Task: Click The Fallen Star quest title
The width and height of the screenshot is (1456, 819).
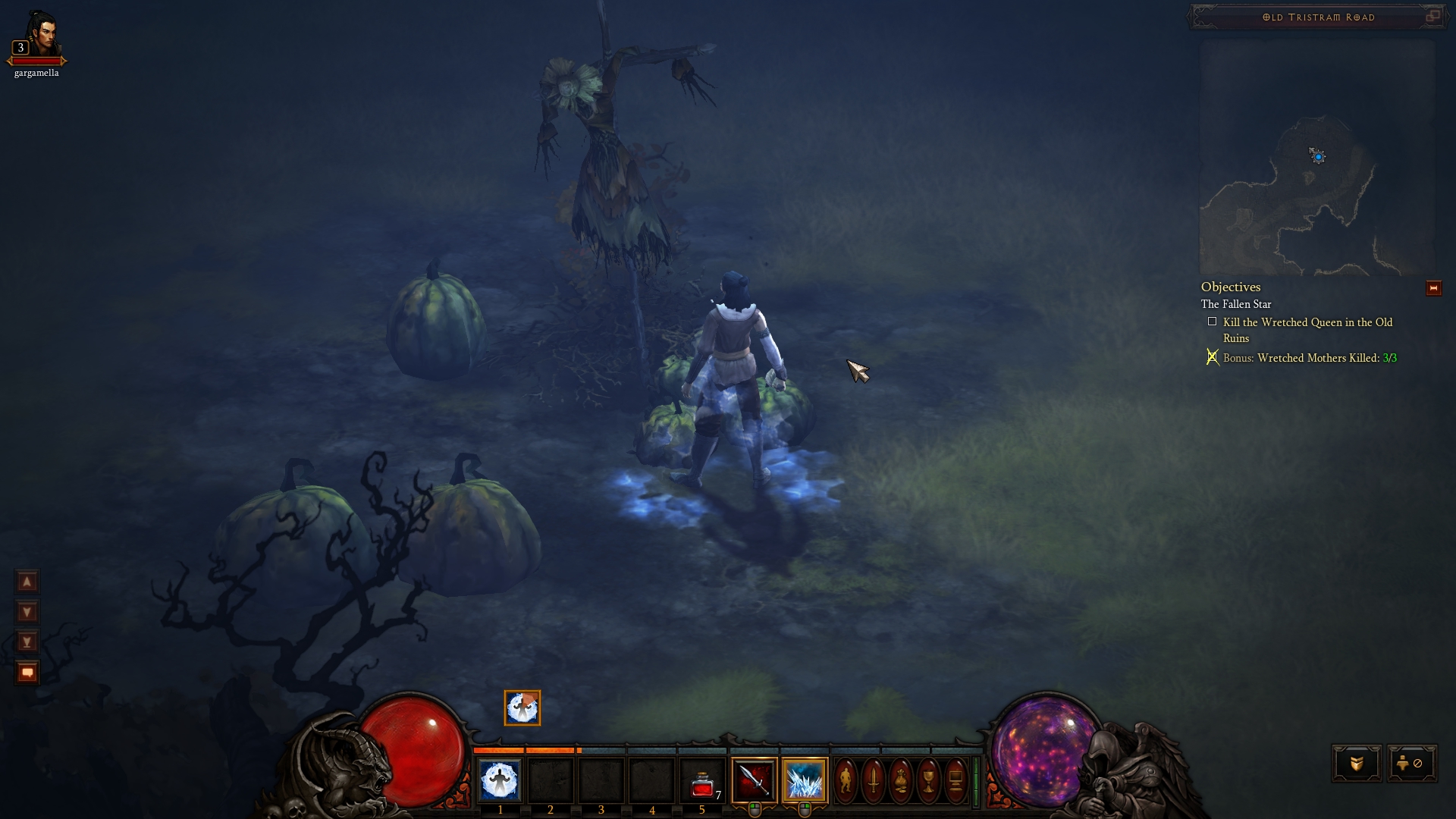Action: pos(1236,303)
